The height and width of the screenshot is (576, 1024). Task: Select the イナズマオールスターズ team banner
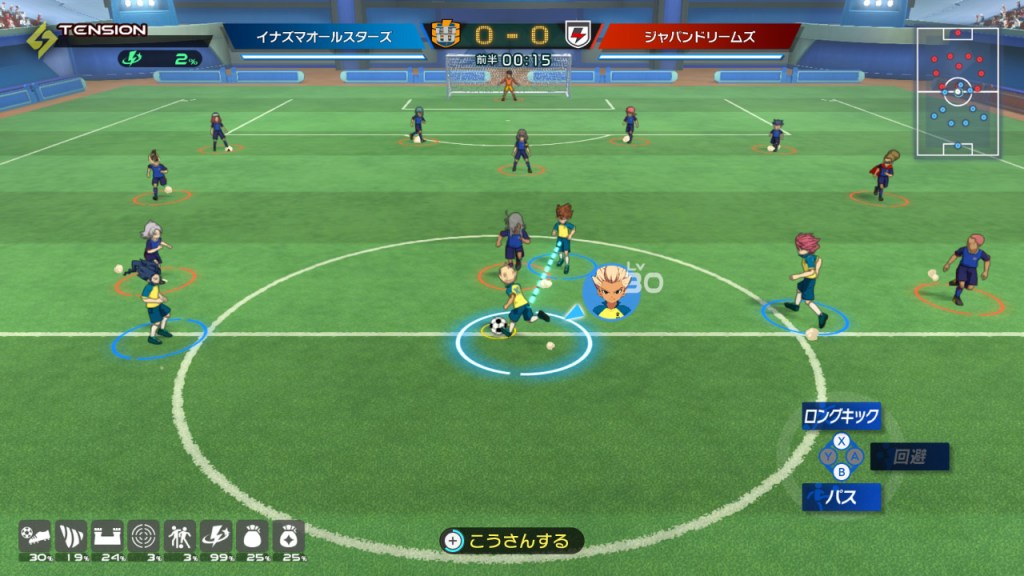tap(324, 37)
